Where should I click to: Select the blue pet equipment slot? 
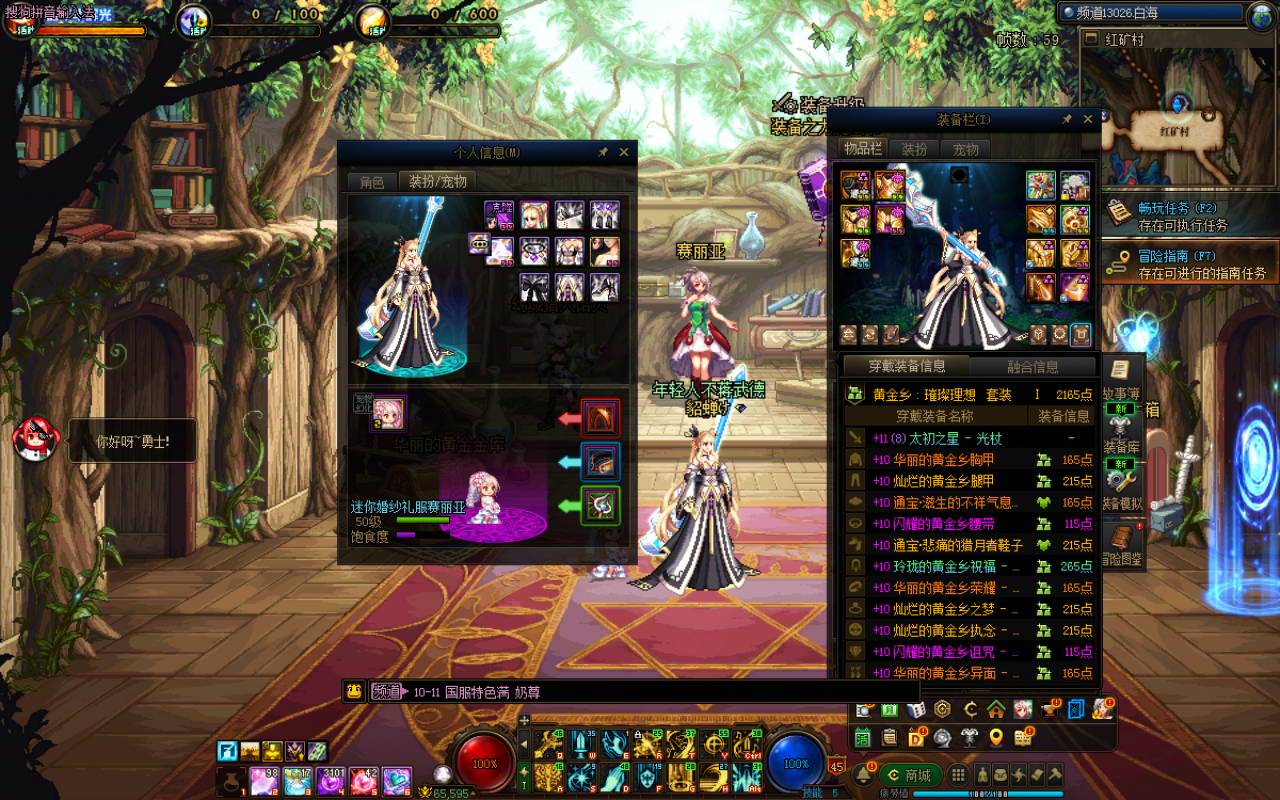click(x=601, y=461)
